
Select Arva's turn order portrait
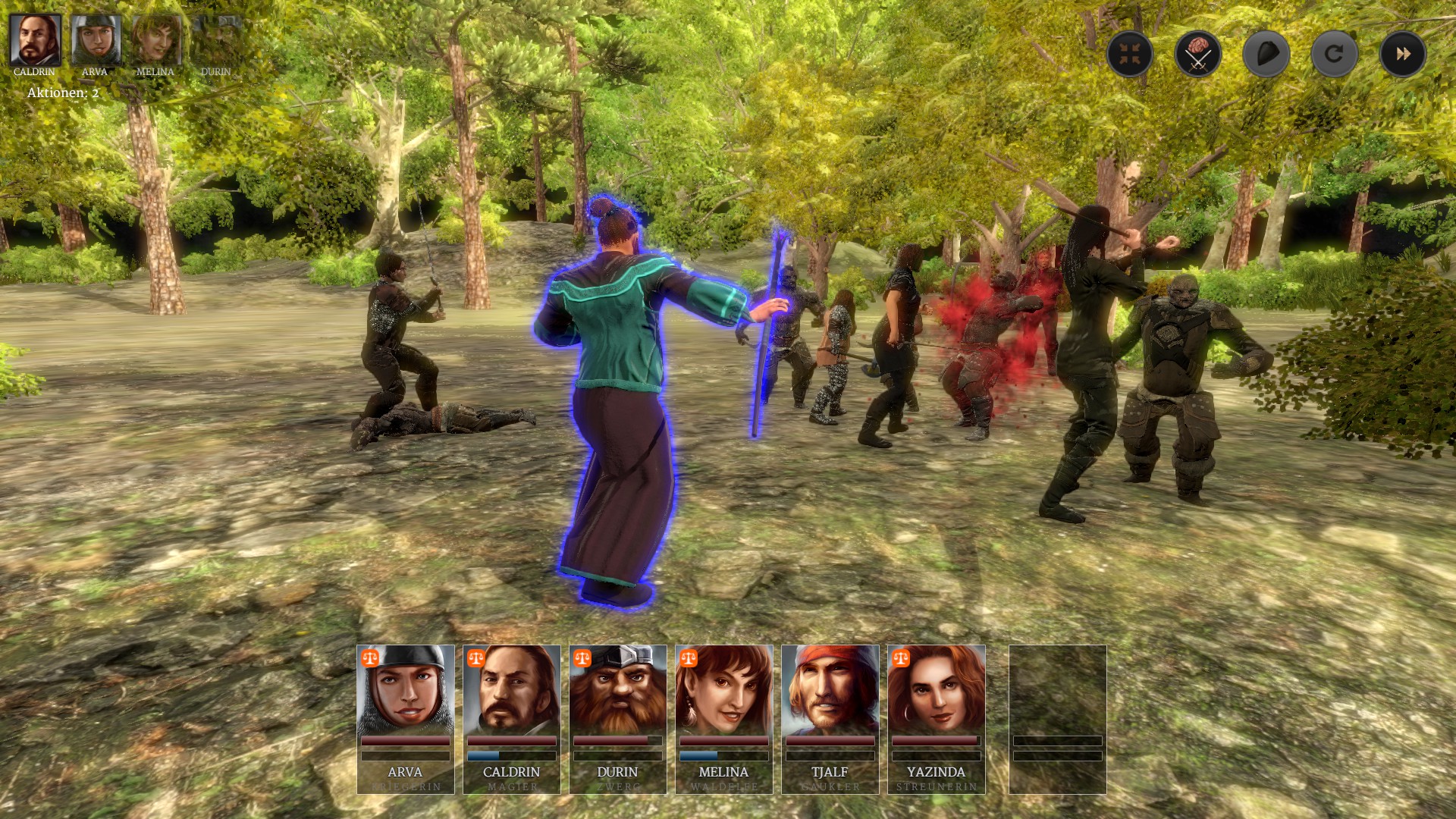96,40
